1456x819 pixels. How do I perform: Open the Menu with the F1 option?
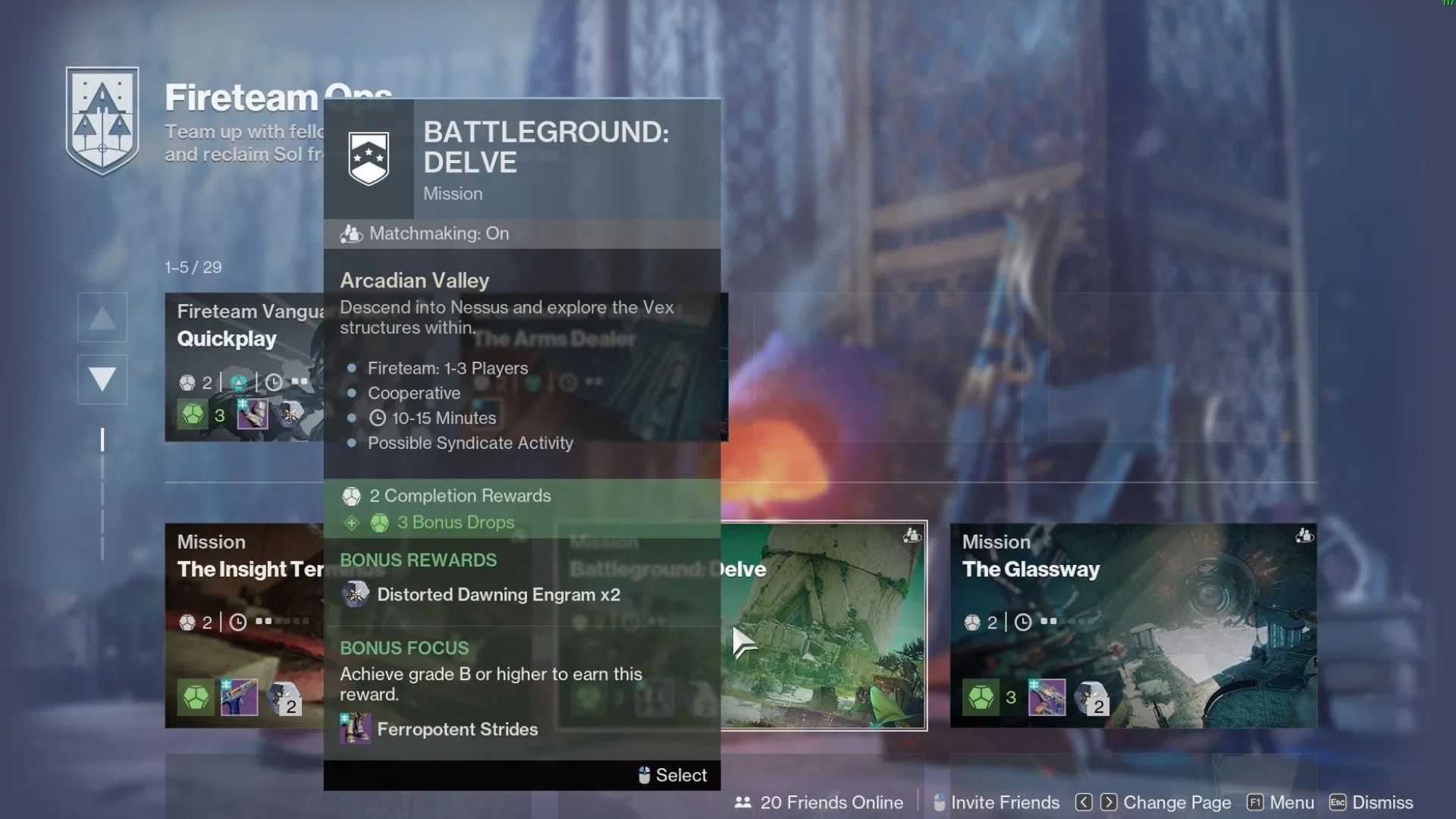1282,802
